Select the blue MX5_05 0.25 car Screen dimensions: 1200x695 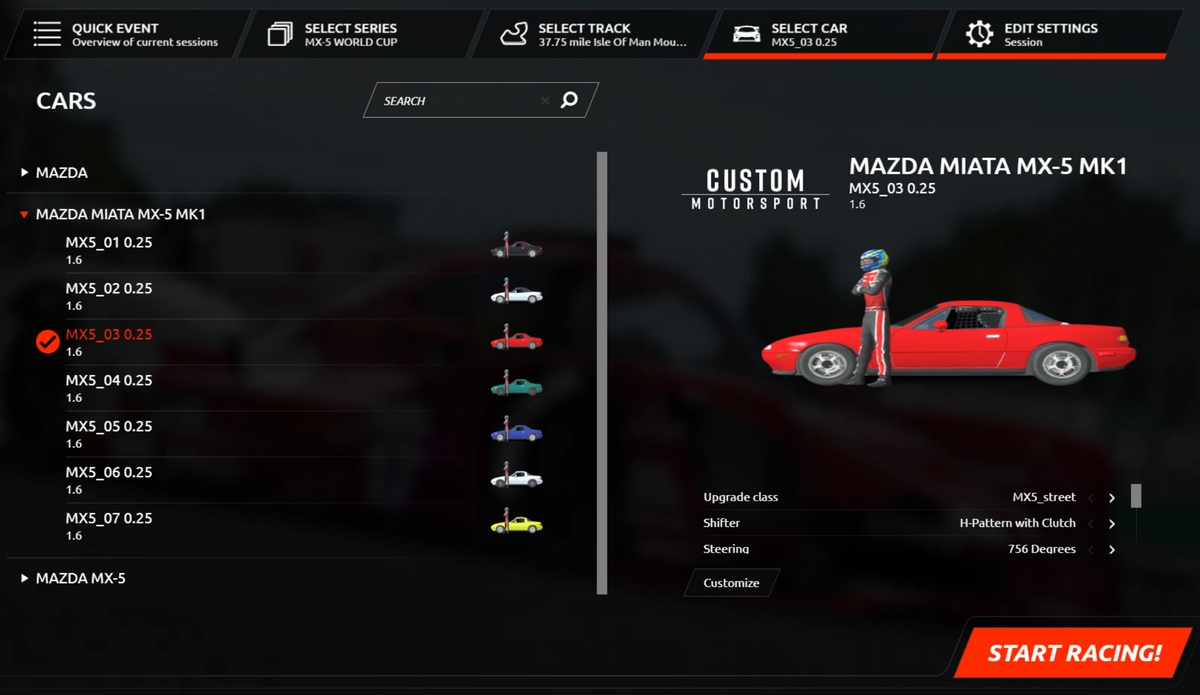pyautogui.click(x=109, y=433)
